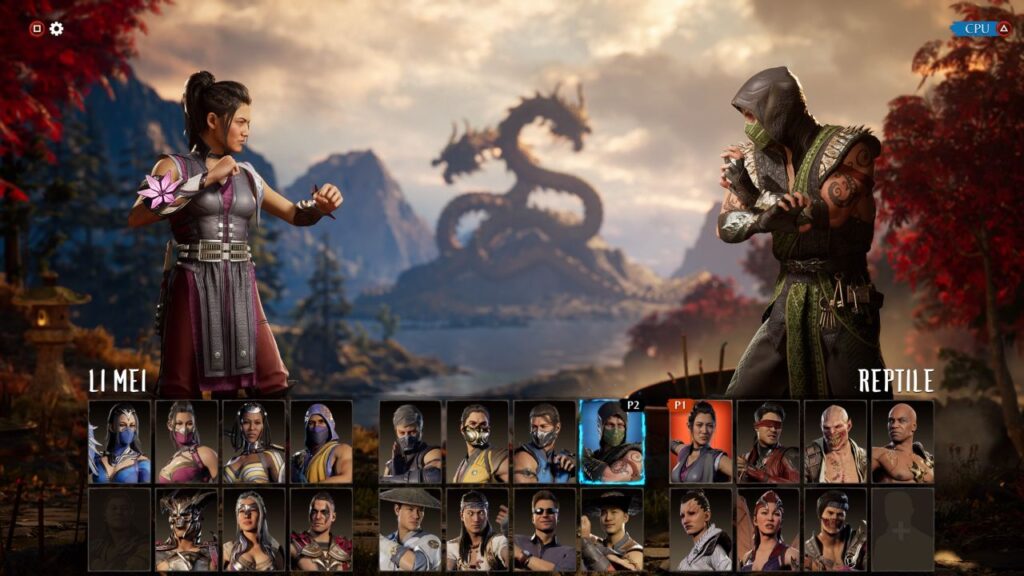Select Li Mei's orange P1 tile
This screenshot has width=1024, height=576.
[x=700, y=442]
